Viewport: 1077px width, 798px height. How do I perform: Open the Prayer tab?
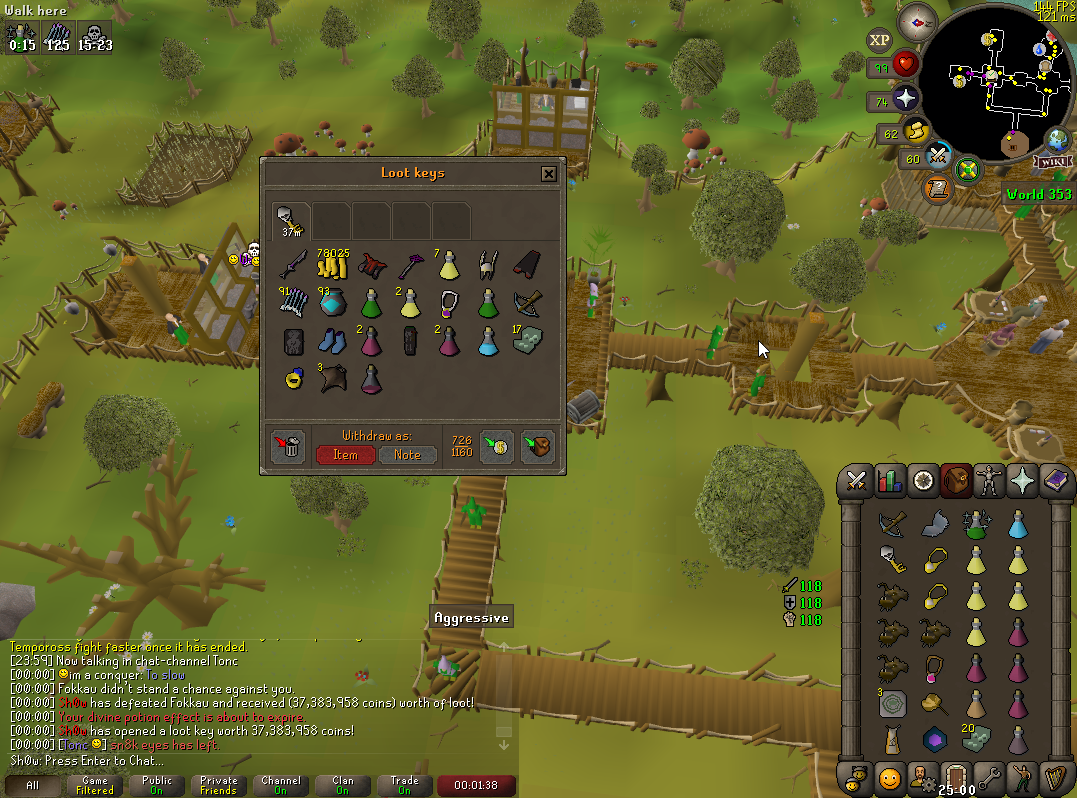(1023, 481)
